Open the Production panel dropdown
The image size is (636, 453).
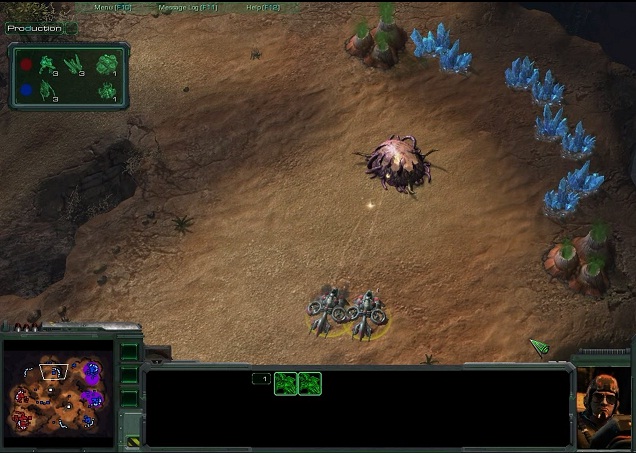pyautogui.click(x=70, y=28)
